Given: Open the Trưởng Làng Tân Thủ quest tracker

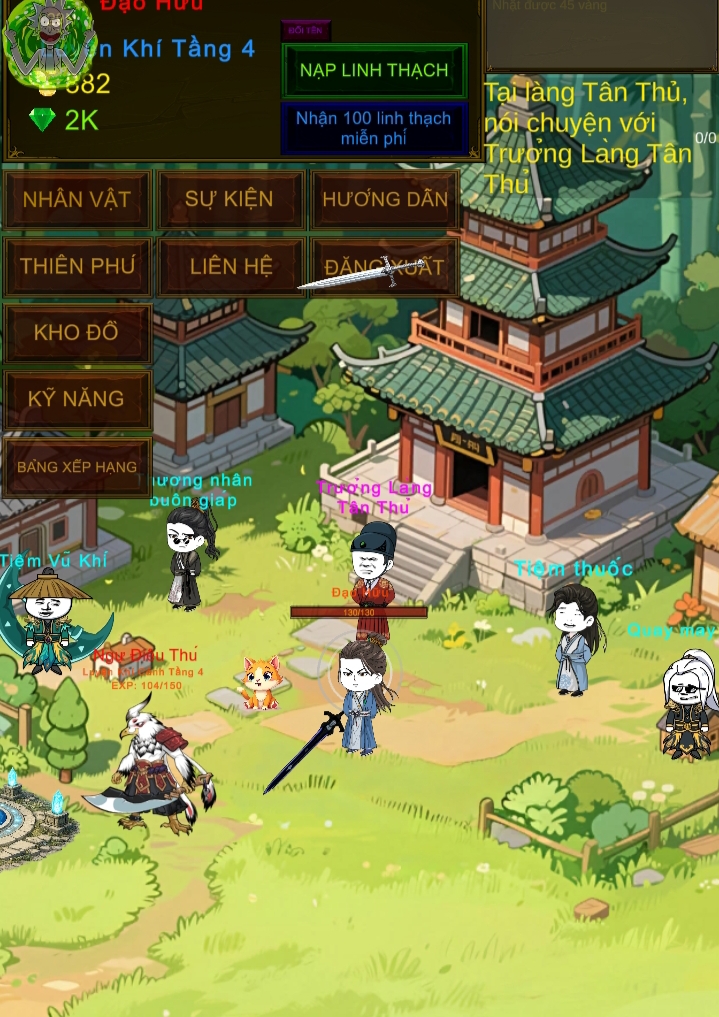Looking at the screenshot, I should point(590,138).
